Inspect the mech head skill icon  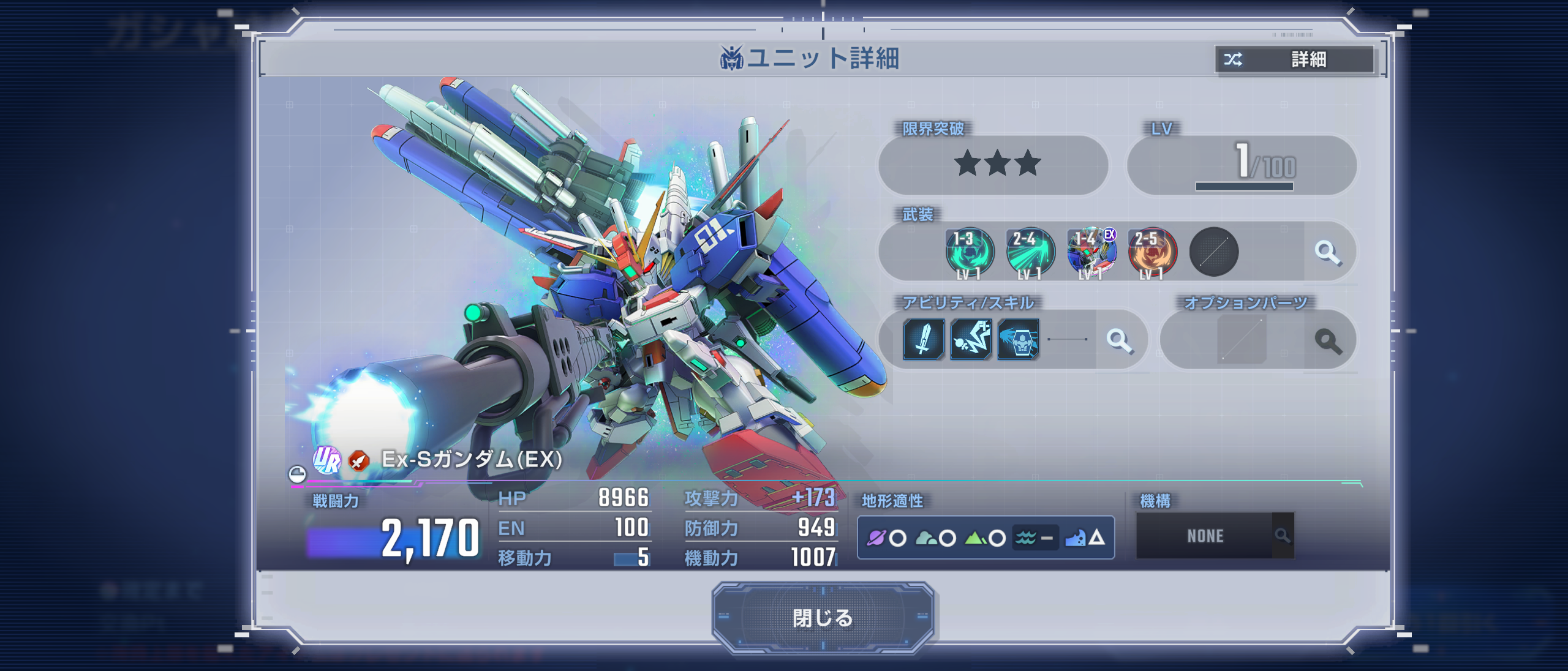click(1018, 339)
